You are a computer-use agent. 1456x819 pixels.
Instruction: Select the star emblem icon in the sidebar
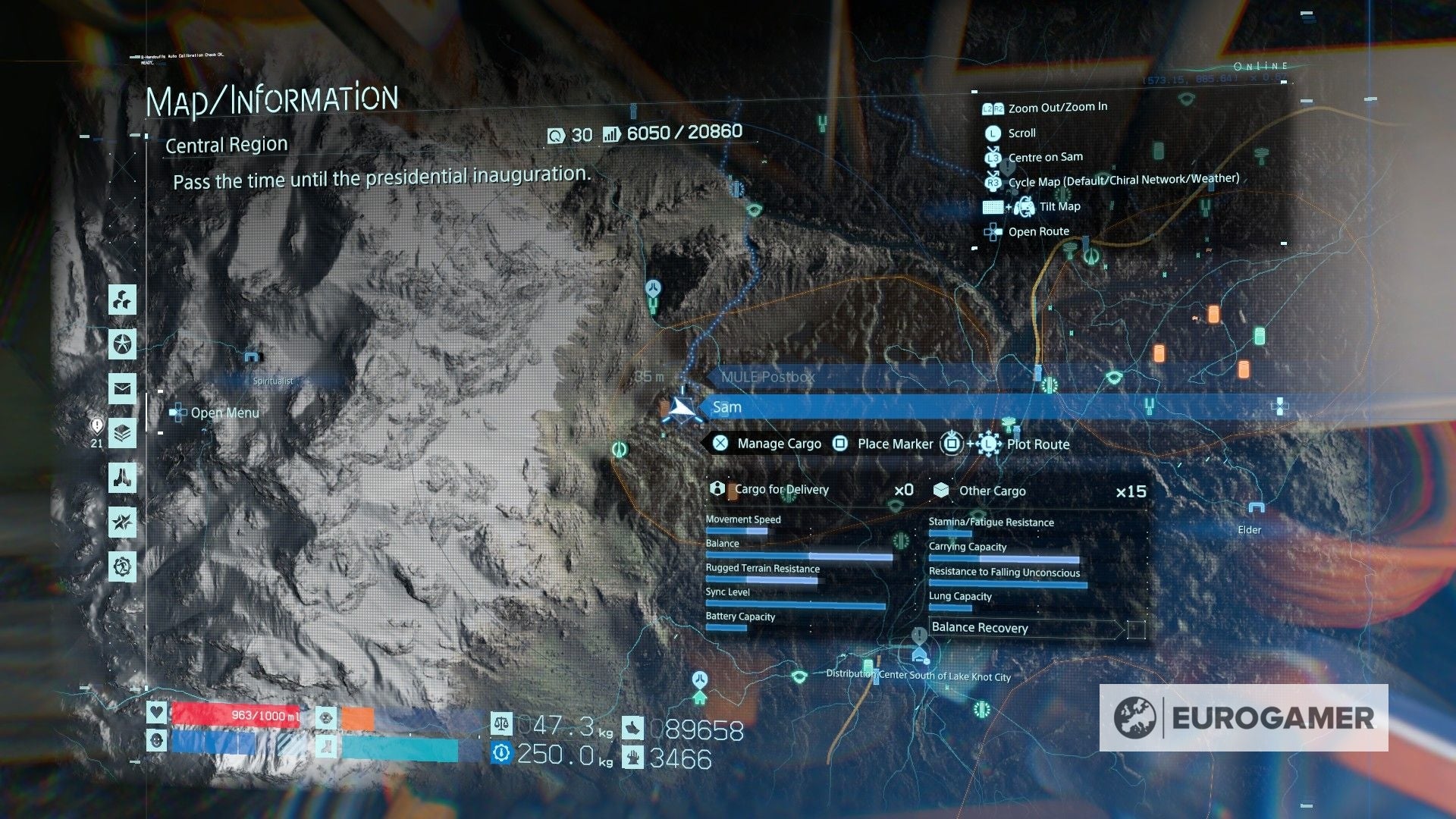click(121, 345)
